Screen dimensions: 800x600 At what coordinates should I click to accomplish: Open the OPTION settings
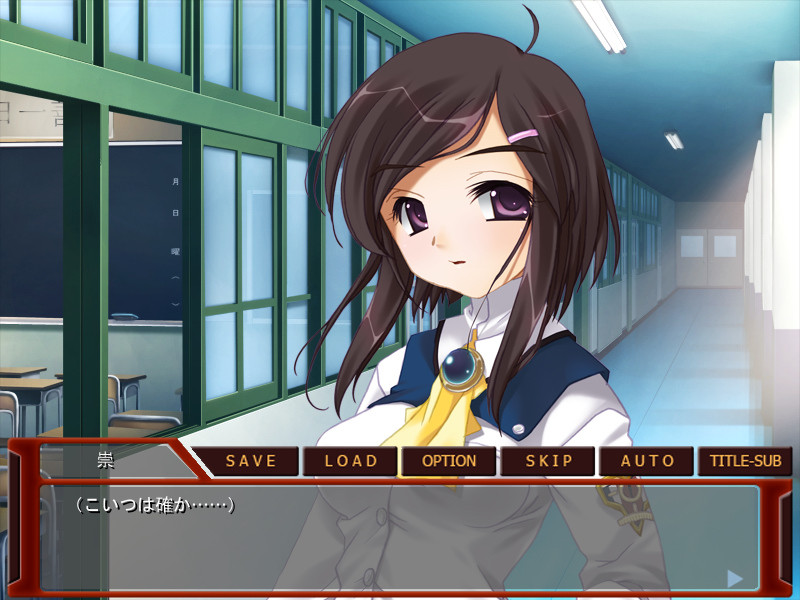tap(449, 461)
